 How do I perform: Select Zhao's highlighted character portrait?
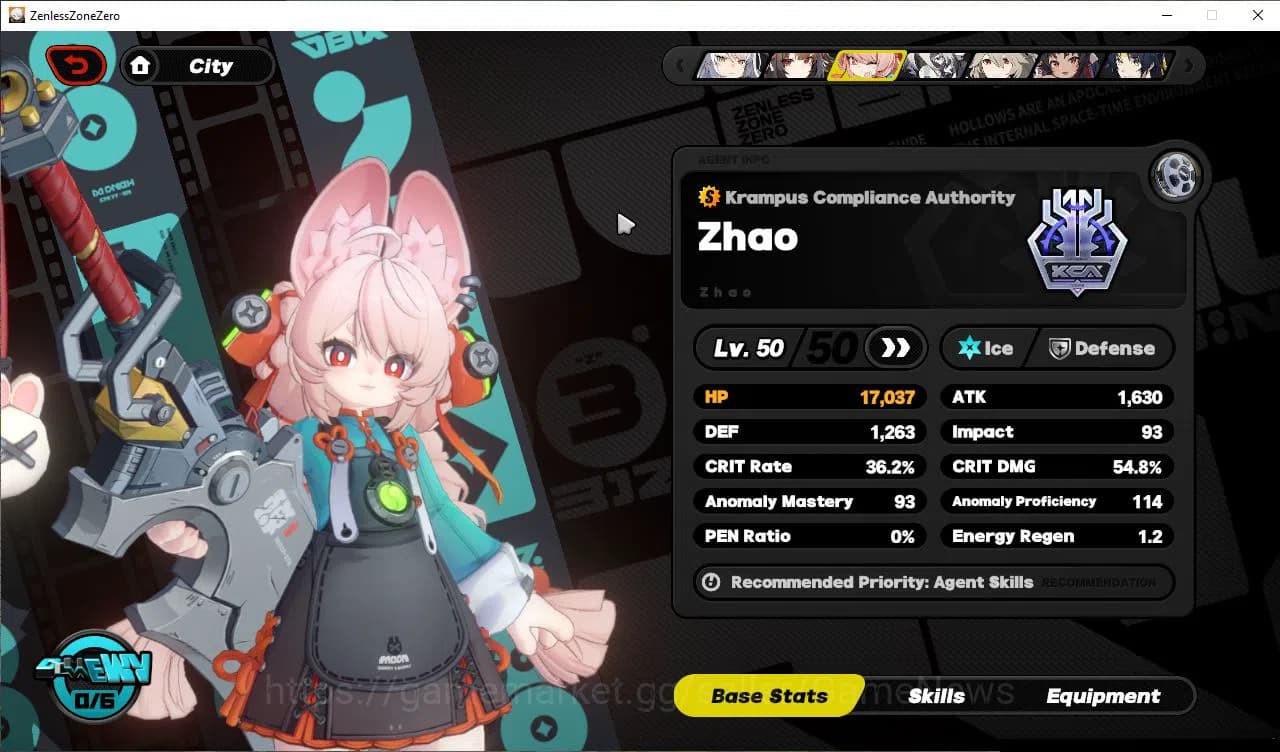868,66
